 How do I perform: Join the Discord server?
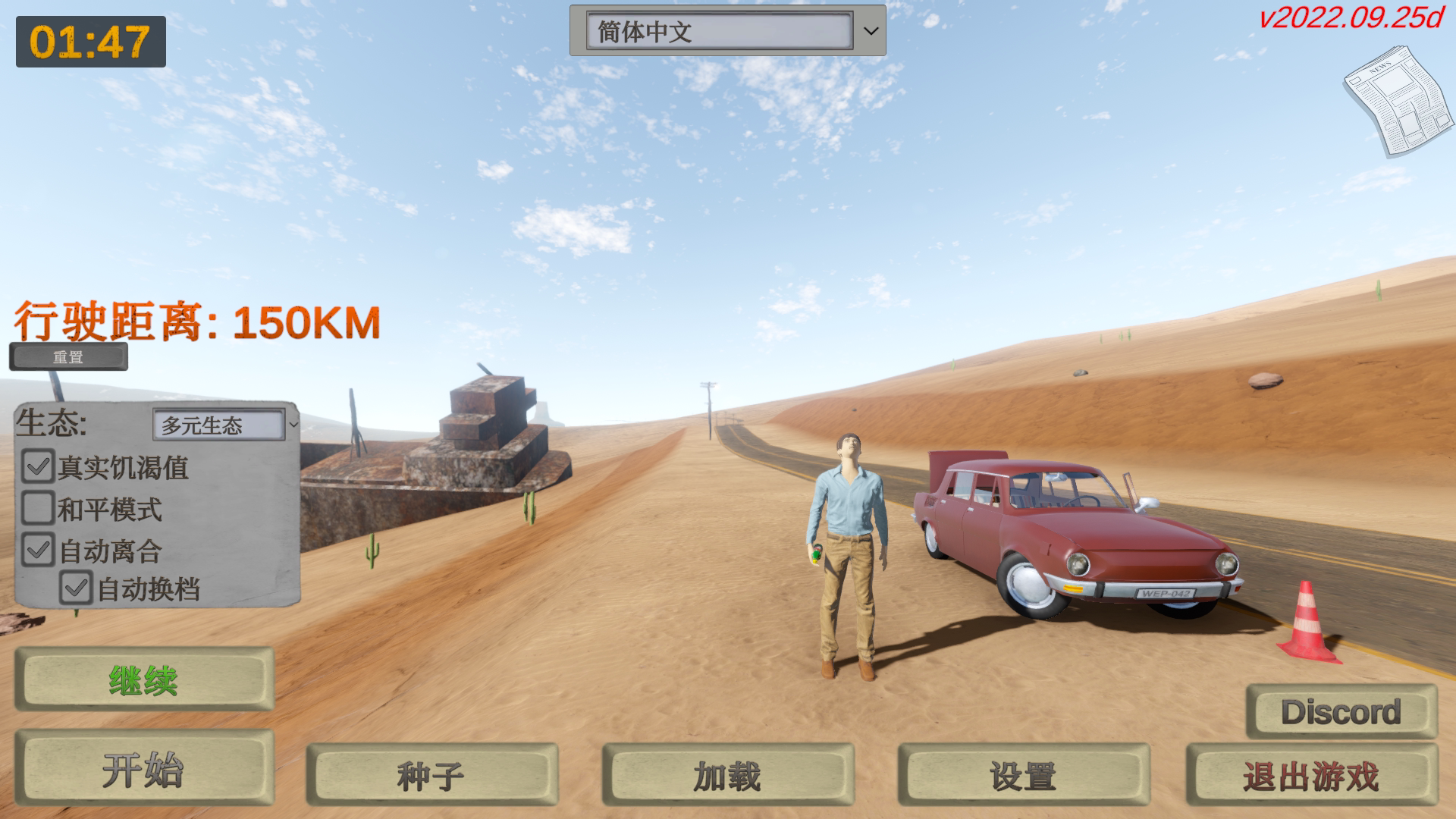1342,711
